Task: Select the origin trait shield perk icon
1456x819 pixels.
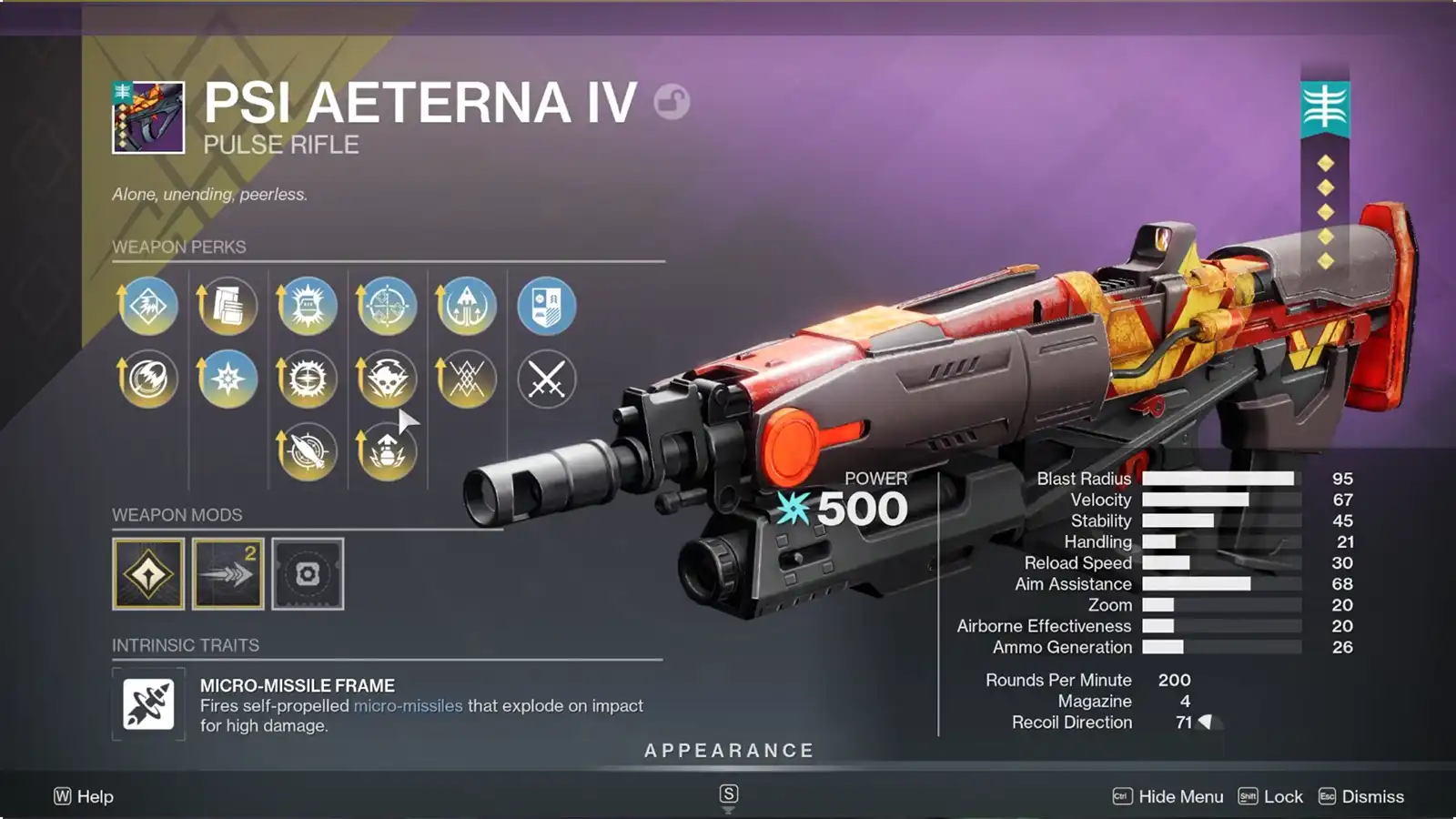Action: click(x=546, y=307)
